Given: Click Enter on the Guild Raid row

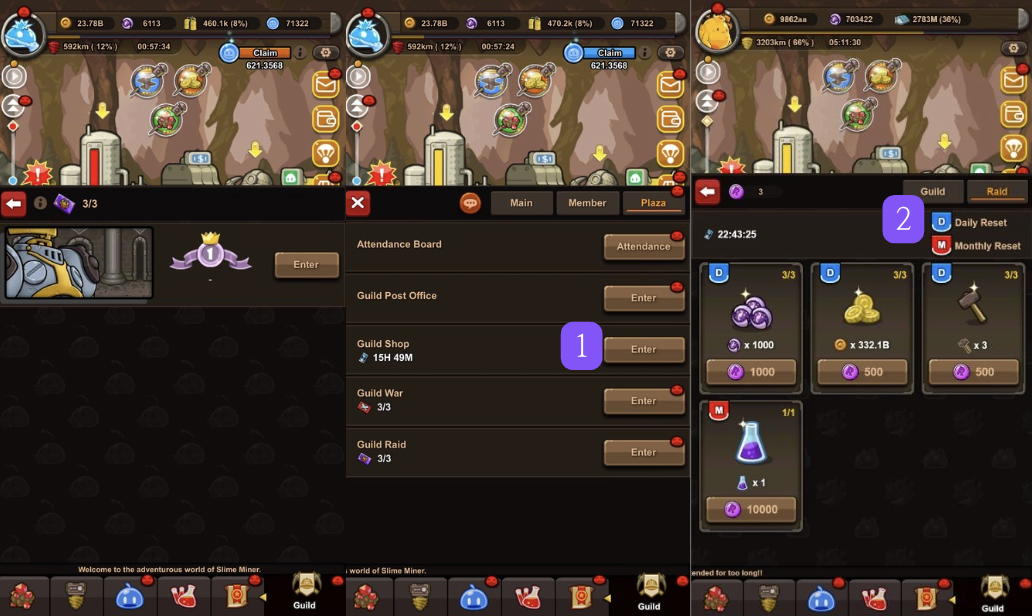Looking at the screenshot, I should (x=643, y=452).
